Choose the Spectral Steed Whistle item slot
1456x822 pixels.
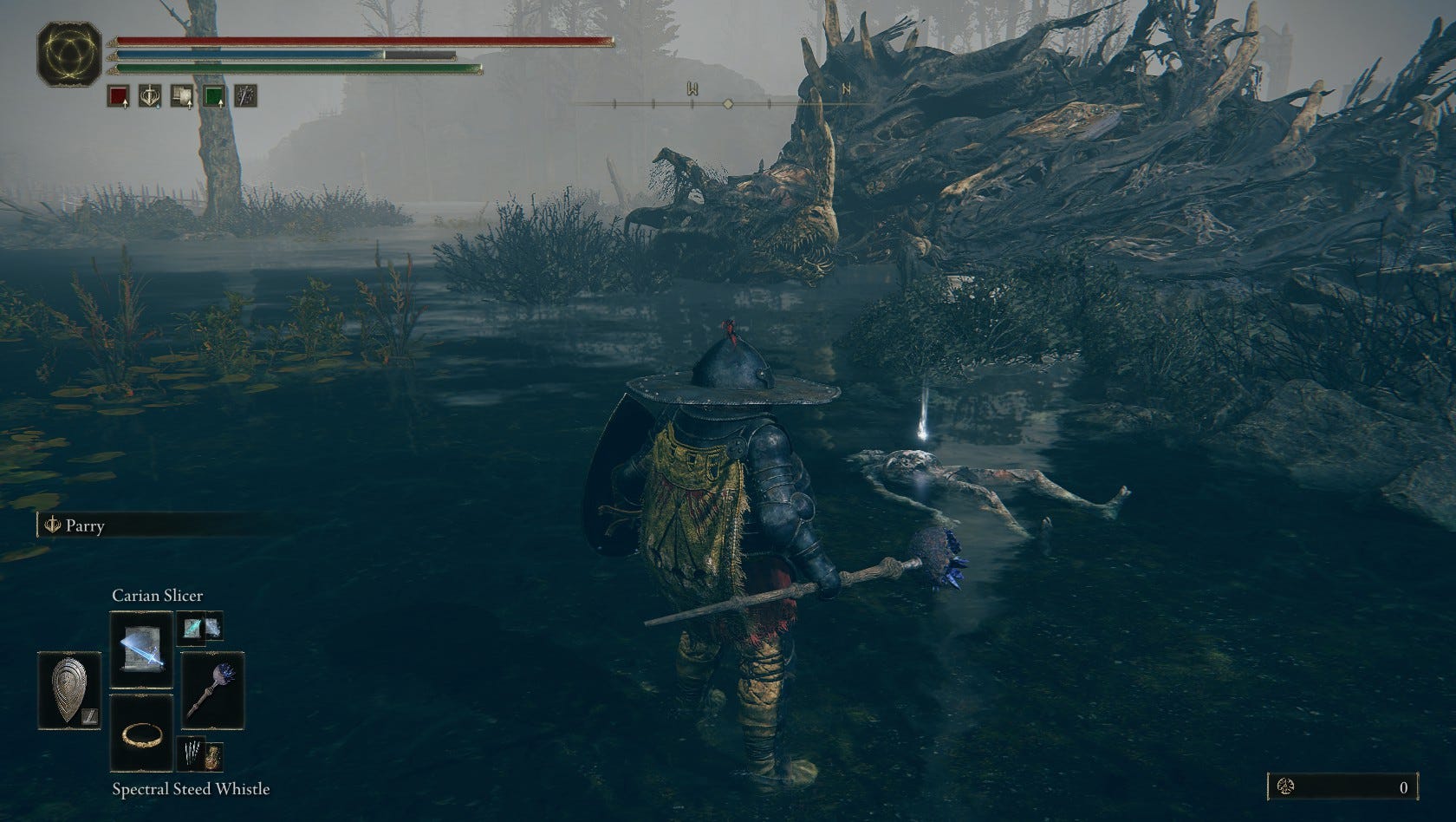141,733
